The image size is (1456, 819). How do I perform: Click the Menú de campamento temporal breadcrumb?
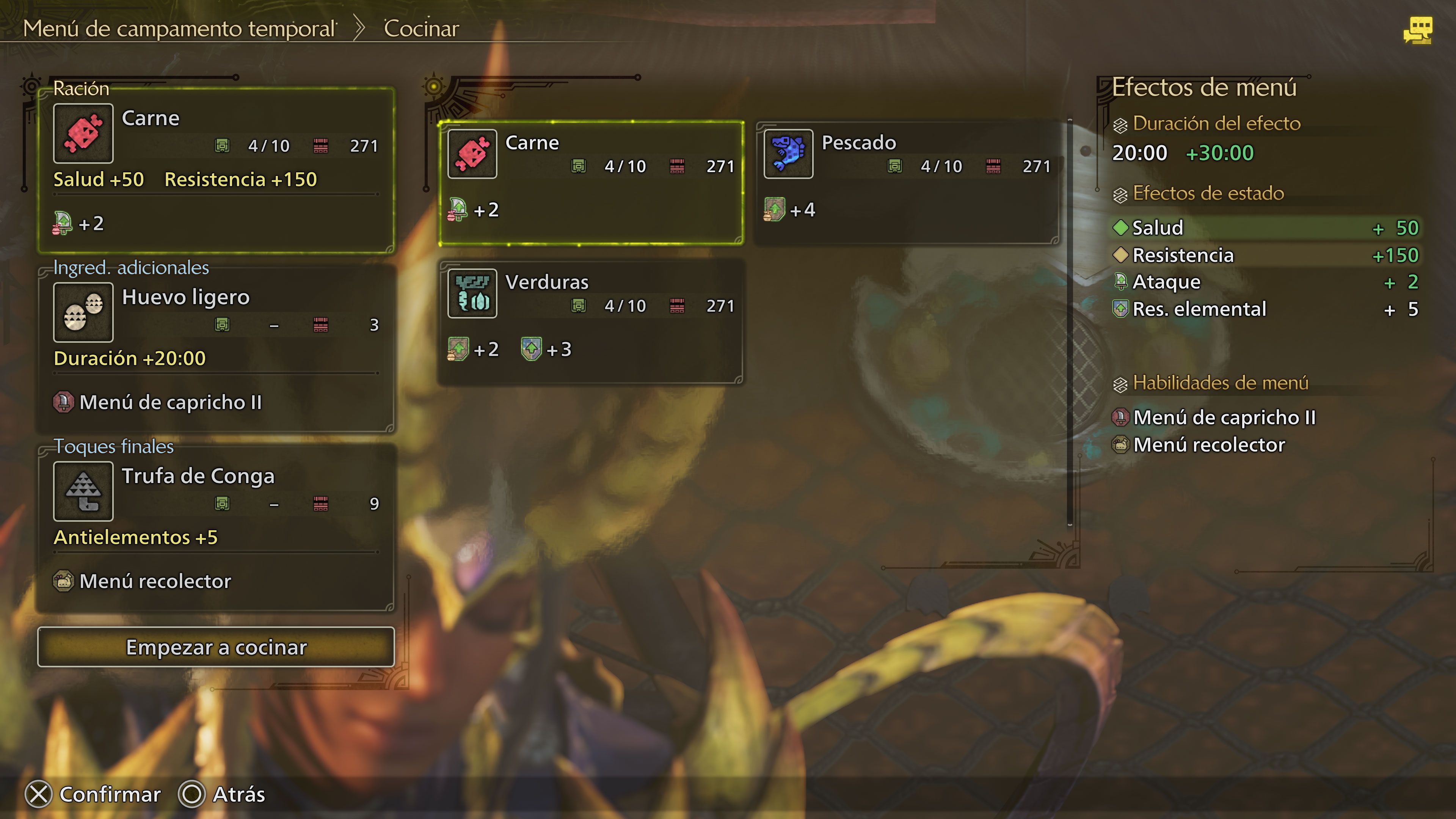(x=179, y=28)
